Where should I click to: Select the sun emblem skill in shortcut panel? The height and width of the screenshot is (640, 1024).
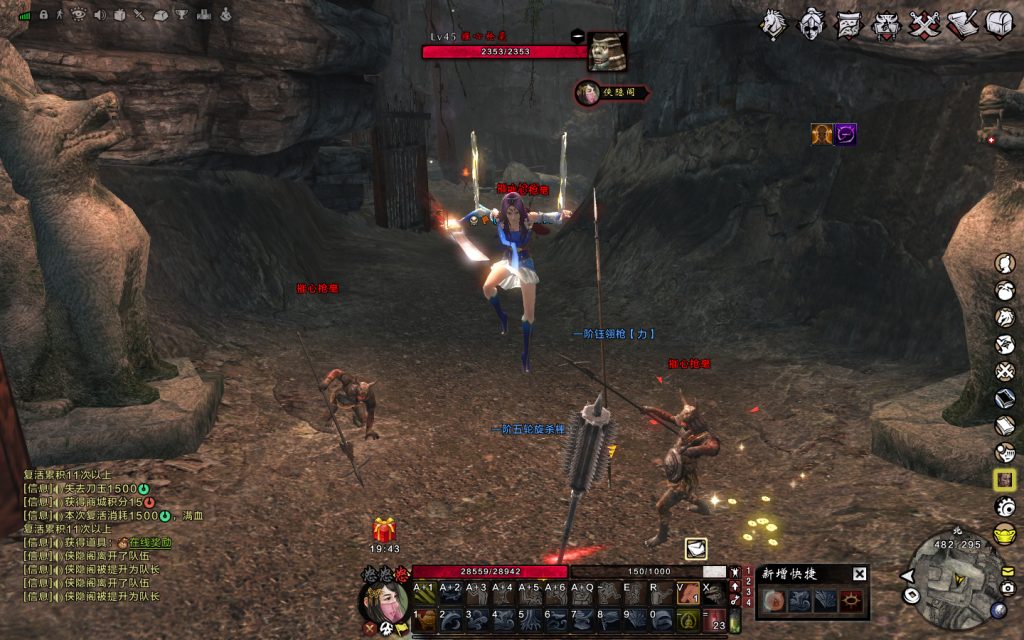tap(852, 600)
